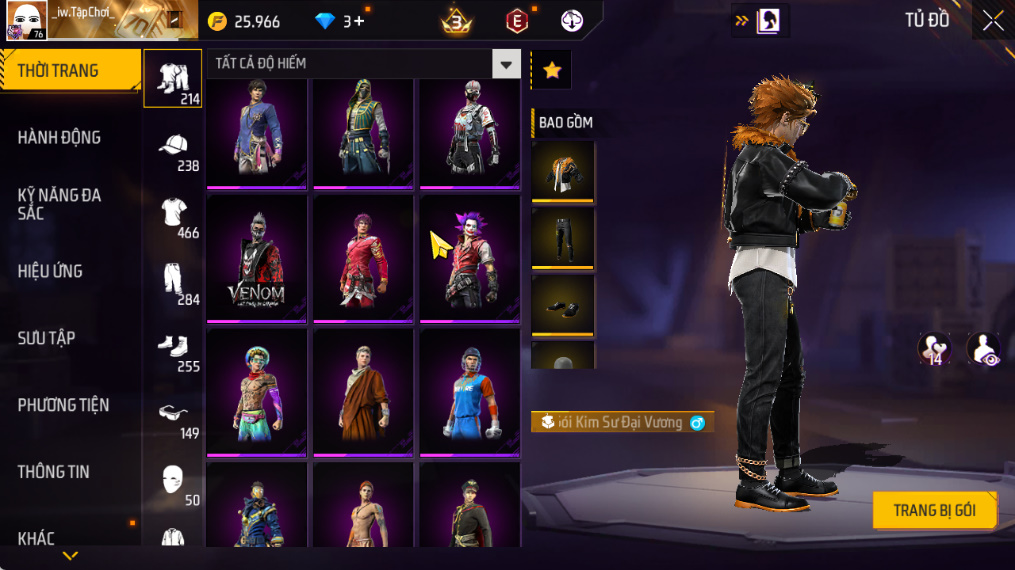The height and width of the screenshot is (570, 1015).
Task: Toggle the star favorites filter
Action: click(x=551, y=70)
